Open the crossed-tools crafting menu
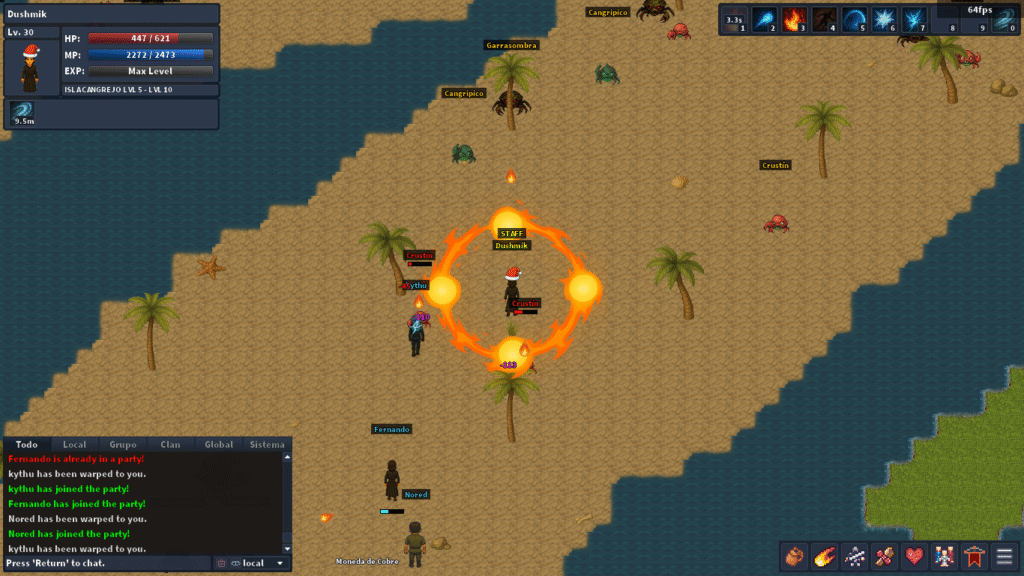The image size is (1024, 576). (854, 556)
